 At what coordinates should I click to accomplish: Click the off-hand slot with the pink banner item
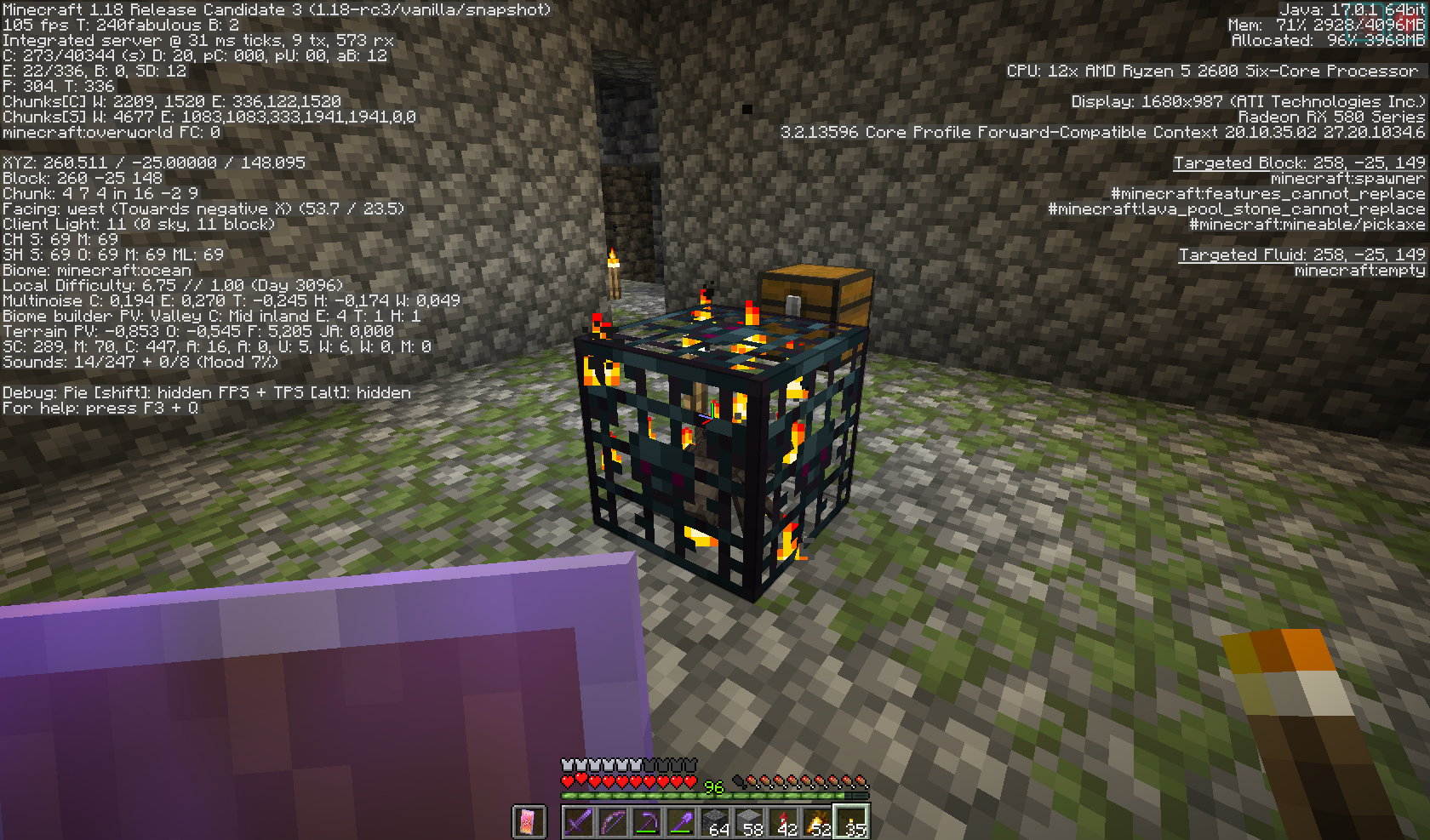point(528,822)
